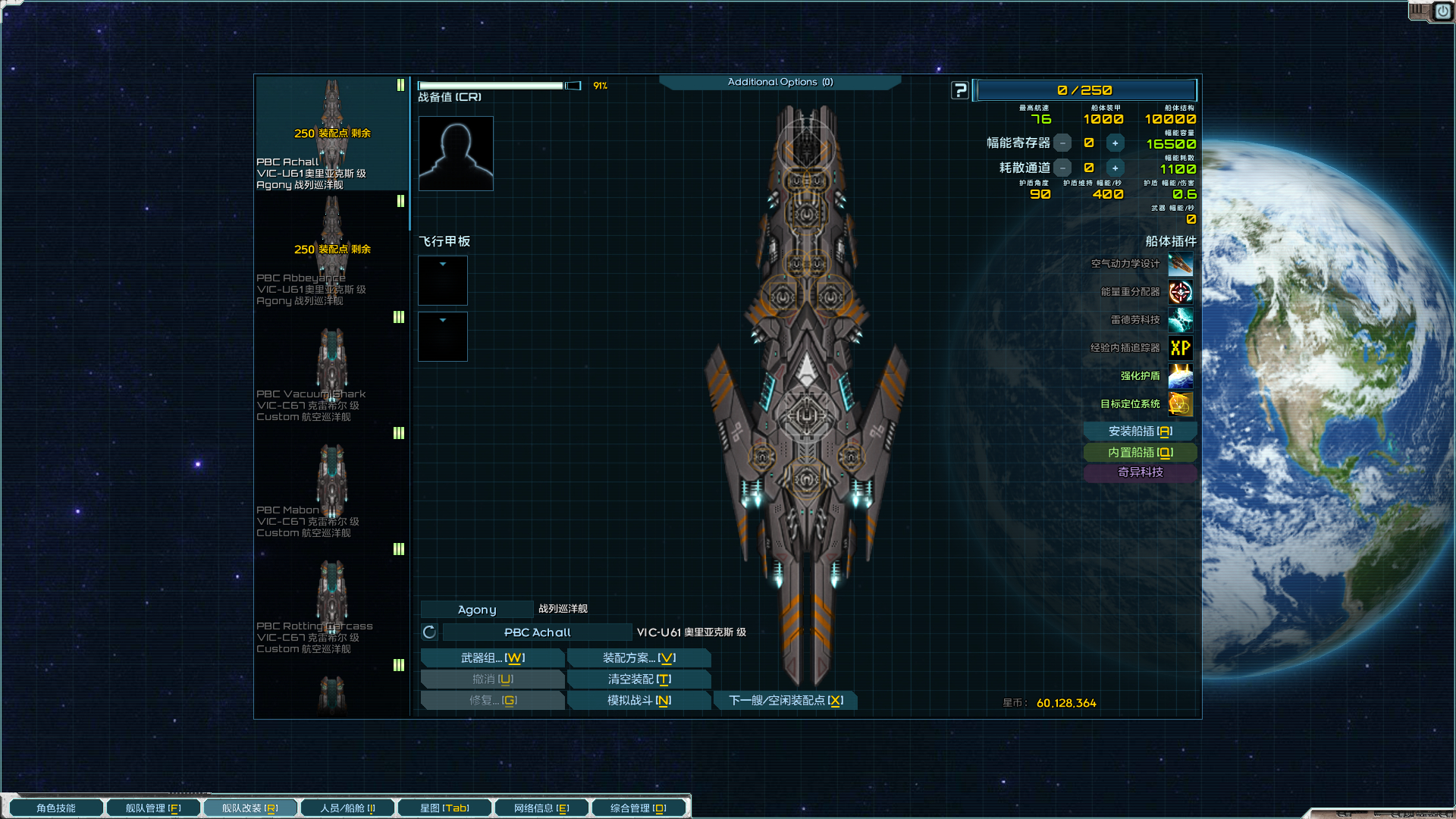The image size is (1456, 819).
Task: Open 舰队管理 fleet management tab
Action: point(153,808)
